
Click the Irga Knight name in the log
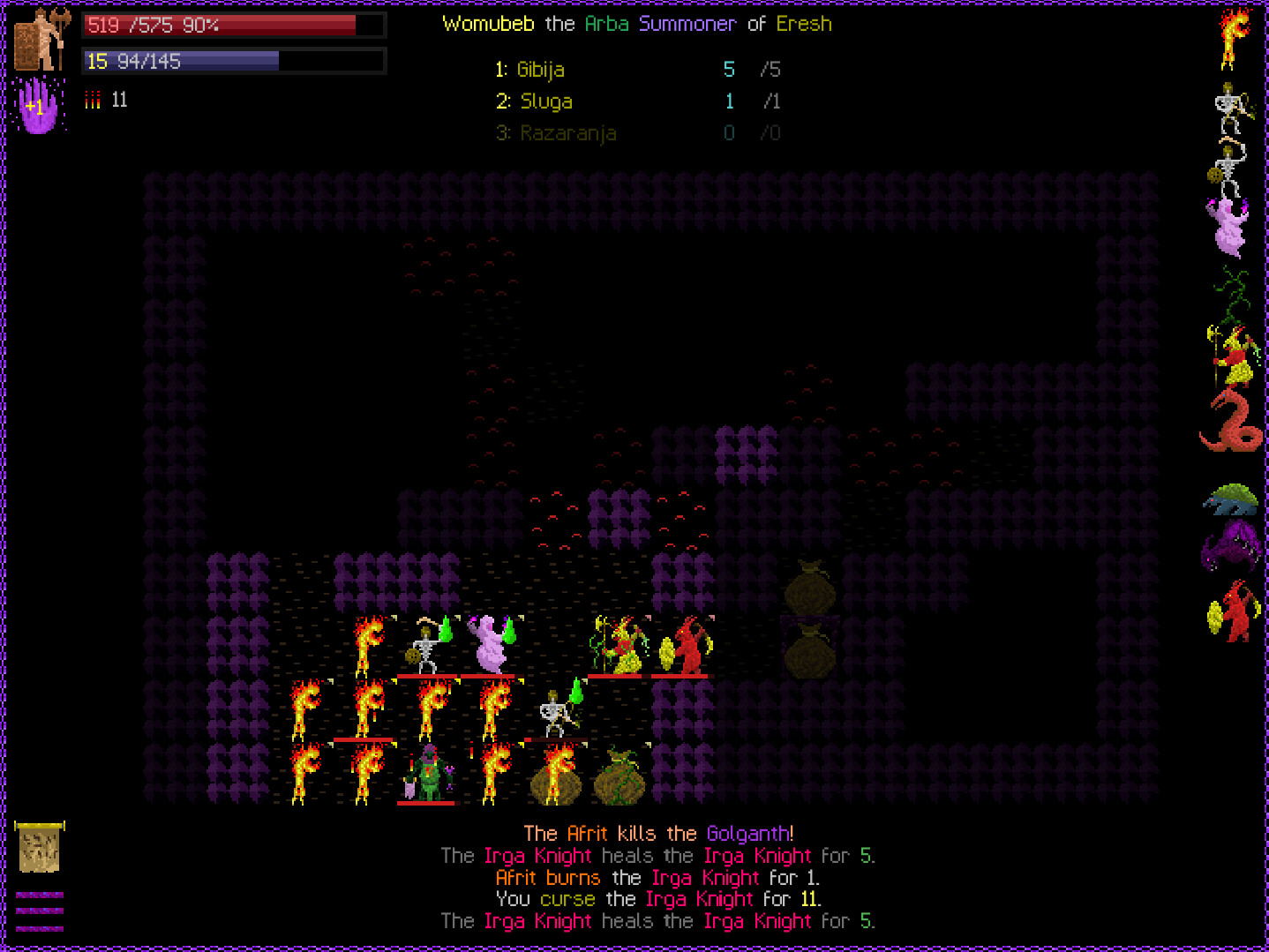pyautogui.click(x=537, y=856)
